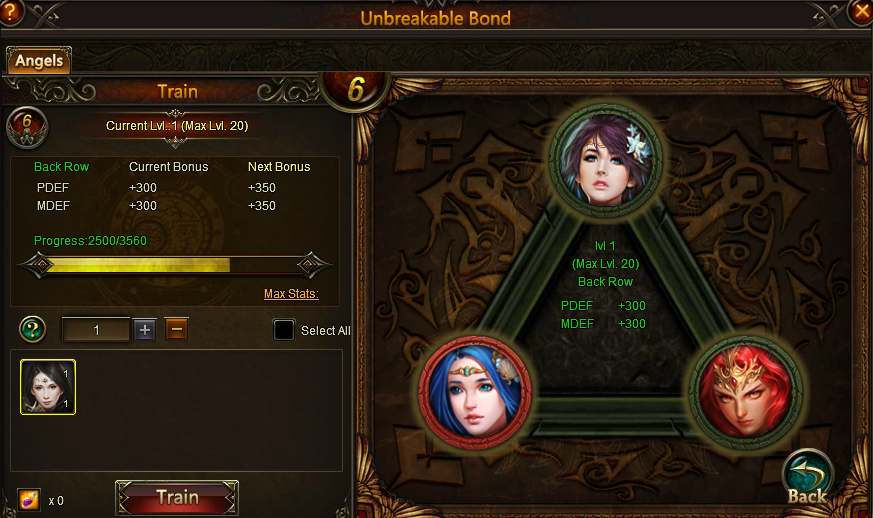Click the red Train button

pos(177,498)
